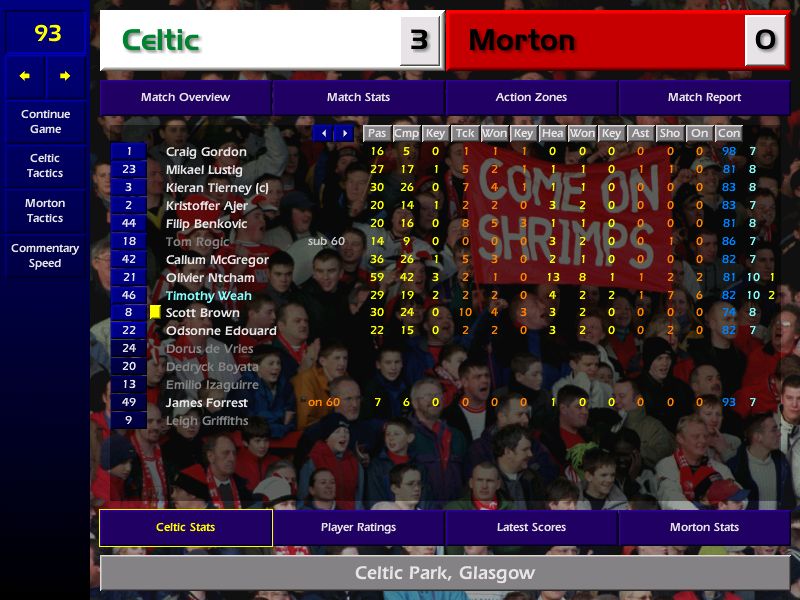Screen dimensions: 800x600
Task: Choose Olivier Ntcham's row
Action: [x=210, y=278]
